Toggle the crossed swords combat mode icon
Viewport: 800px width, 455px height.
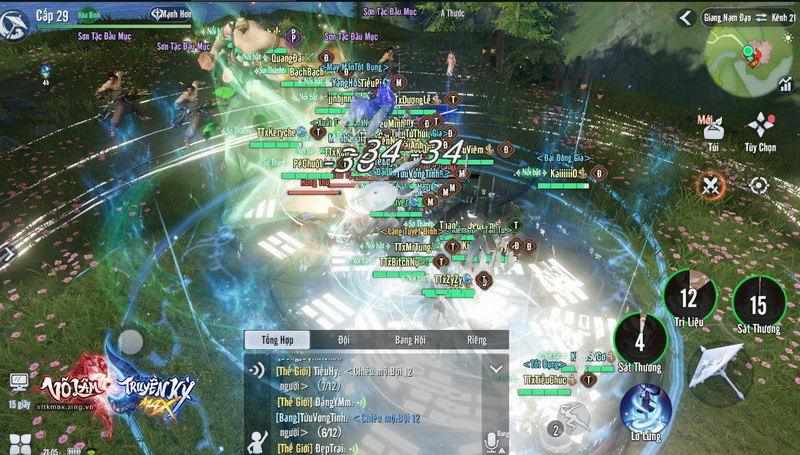pos(711,185)
